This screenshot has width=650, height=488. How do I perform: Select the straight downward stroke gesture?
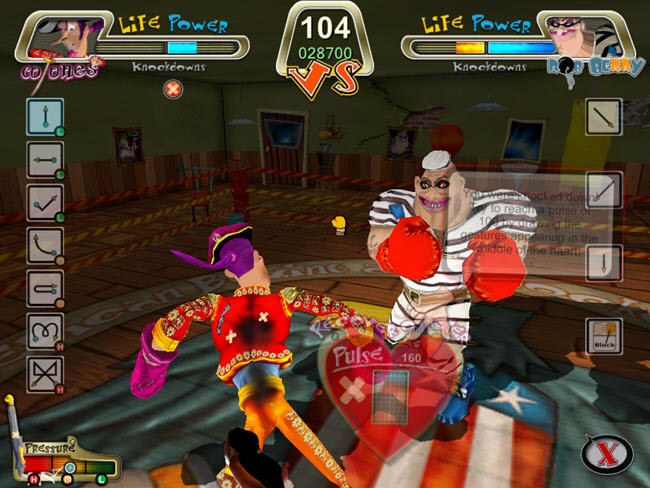tap(604, 263)
